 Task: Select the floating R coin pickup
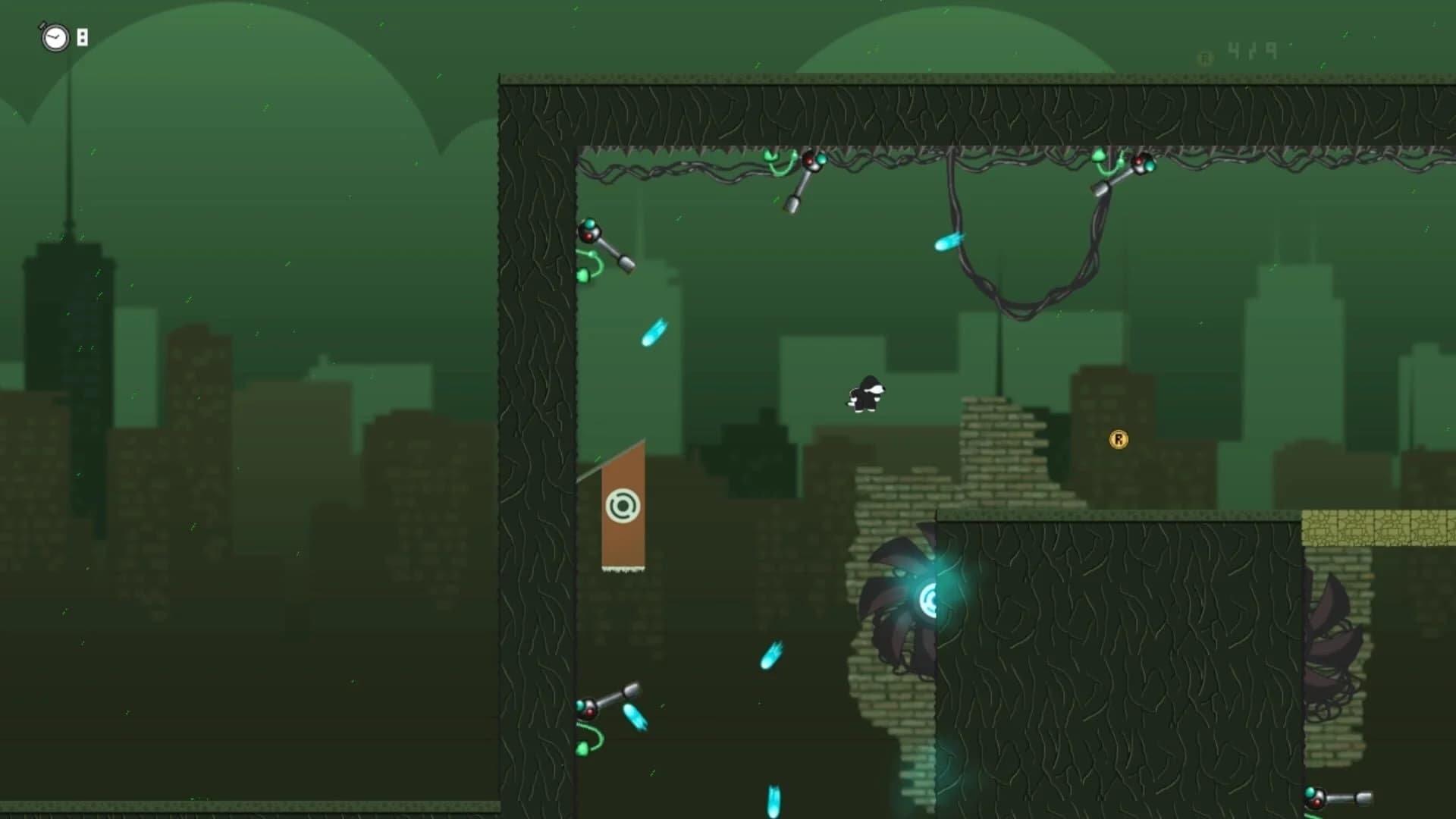tap(1120, 438)
